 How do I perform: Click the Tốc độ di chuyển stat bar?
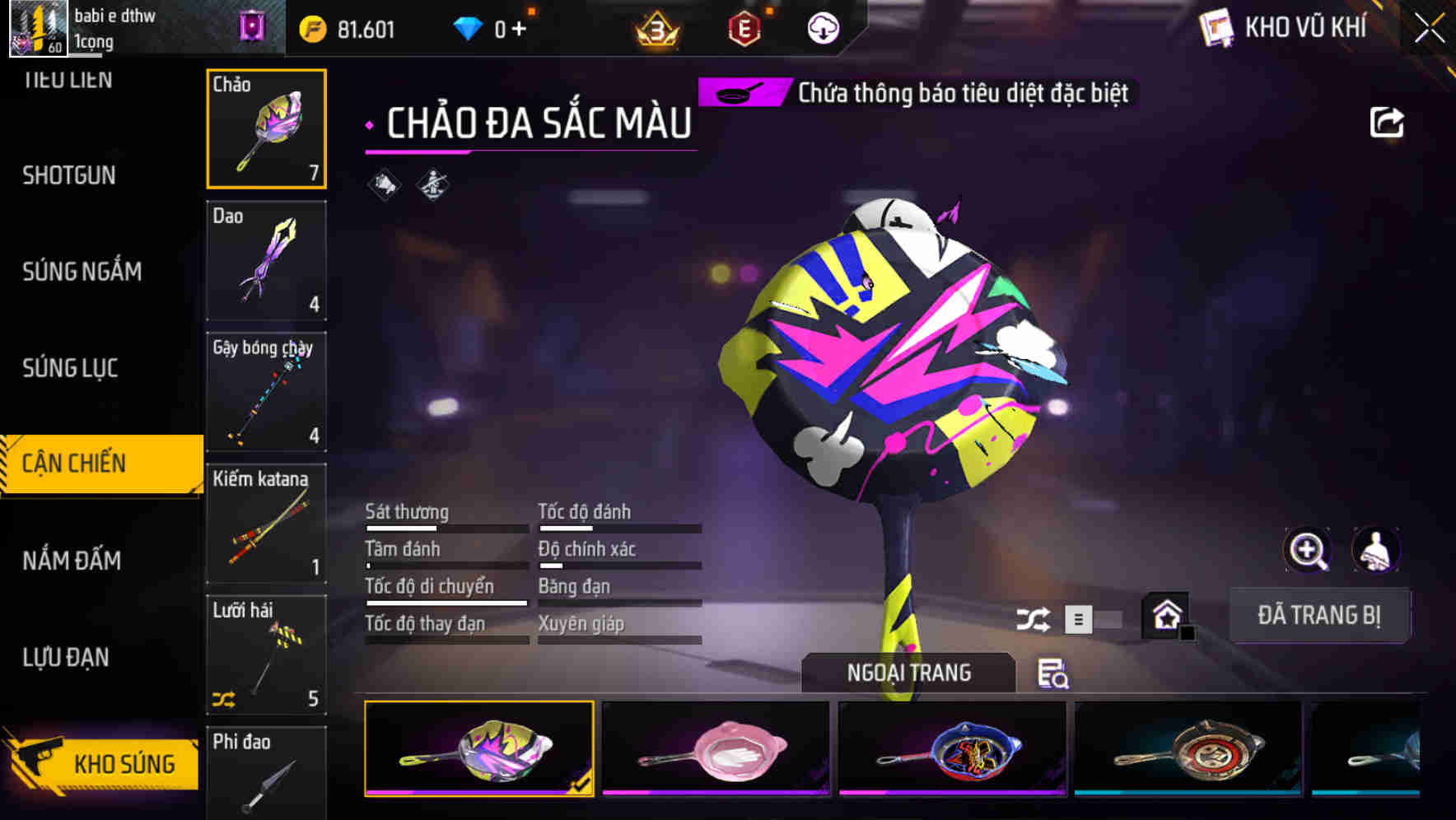[446, 602]
